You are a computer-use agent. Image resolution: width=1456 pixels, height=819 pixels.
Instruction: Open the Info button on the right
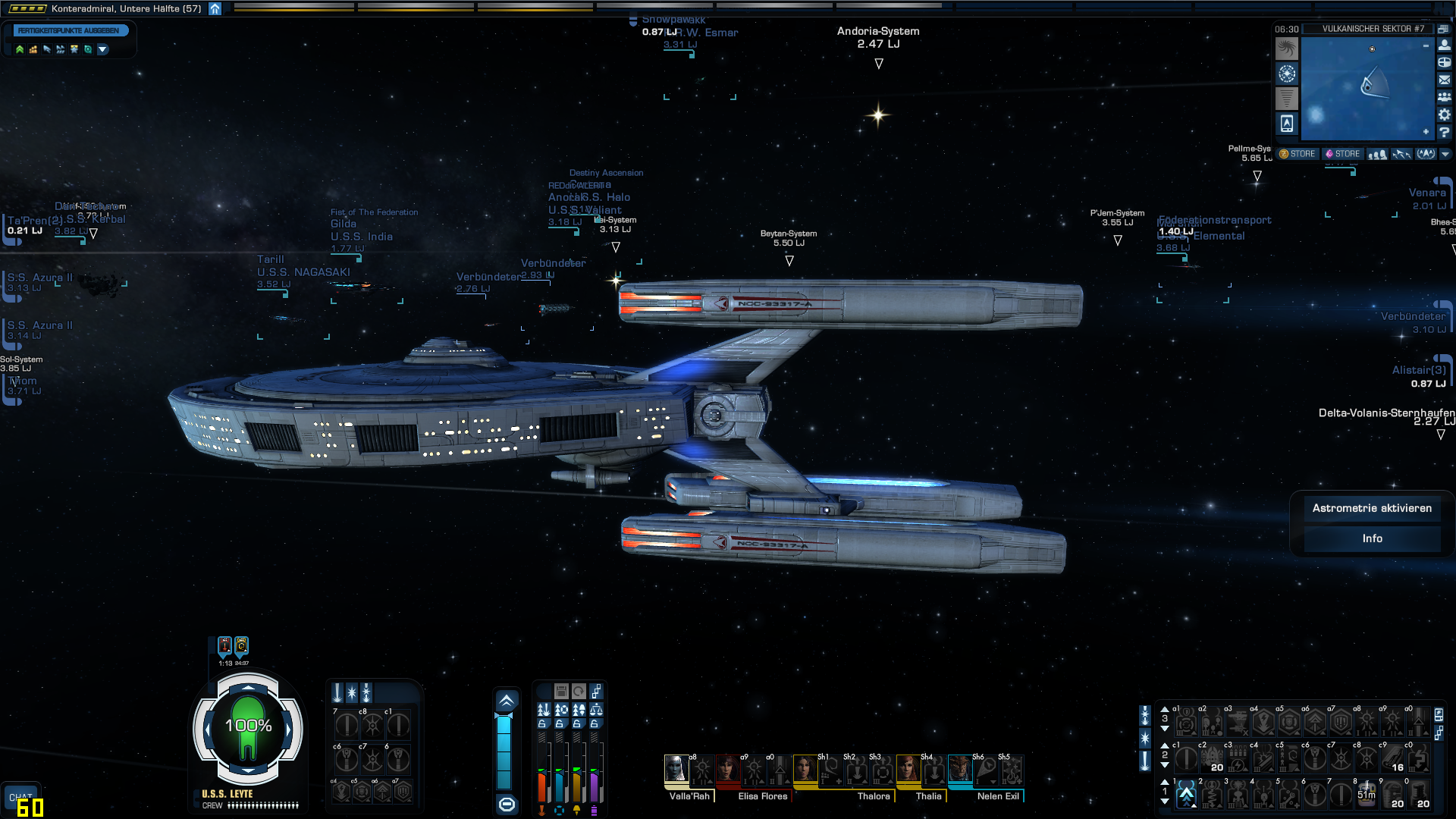click(1372, 538)
